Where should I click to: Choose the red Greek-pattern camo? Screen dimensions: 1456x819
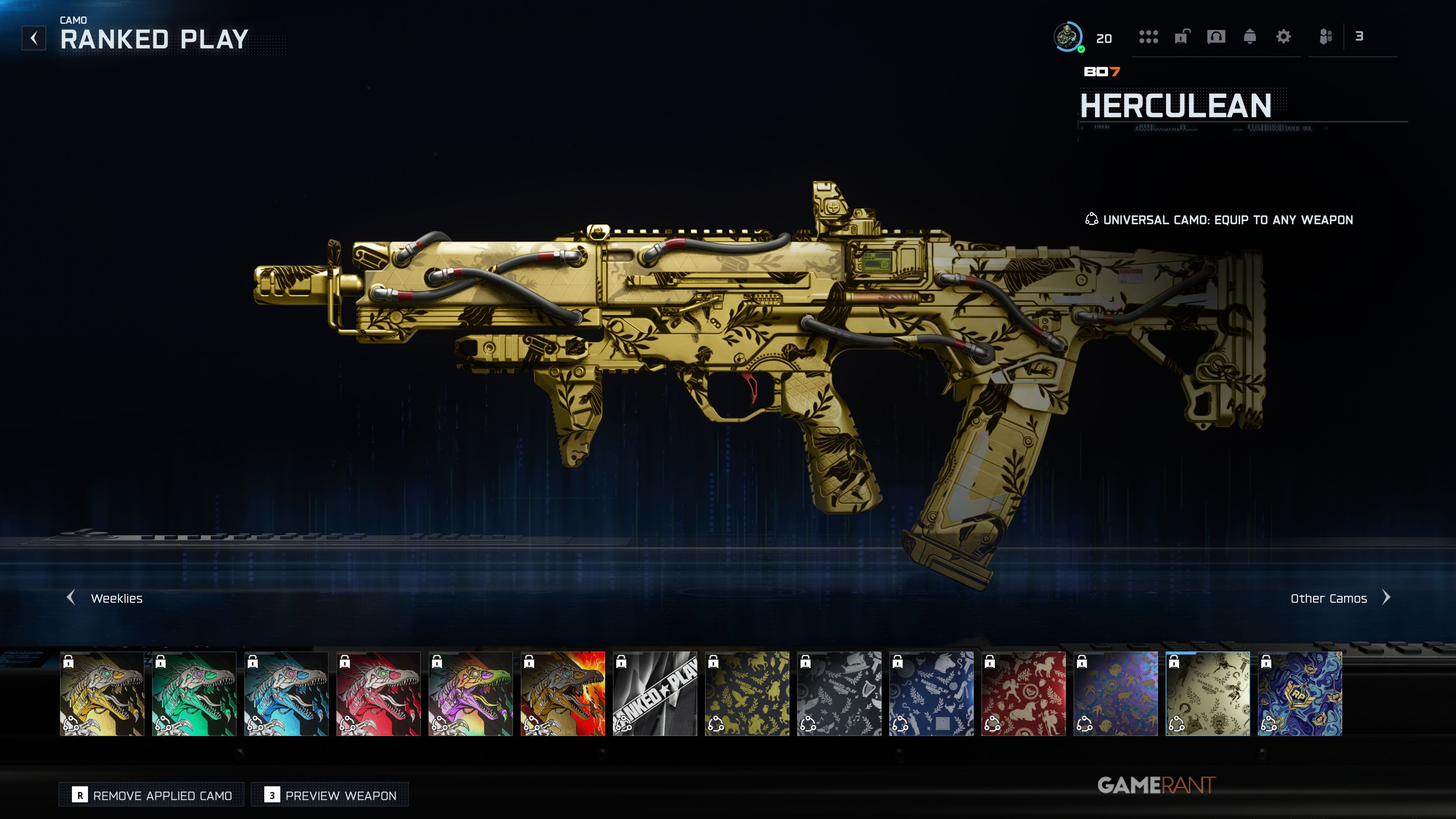pyautogui.click(x=1024, y=693)
